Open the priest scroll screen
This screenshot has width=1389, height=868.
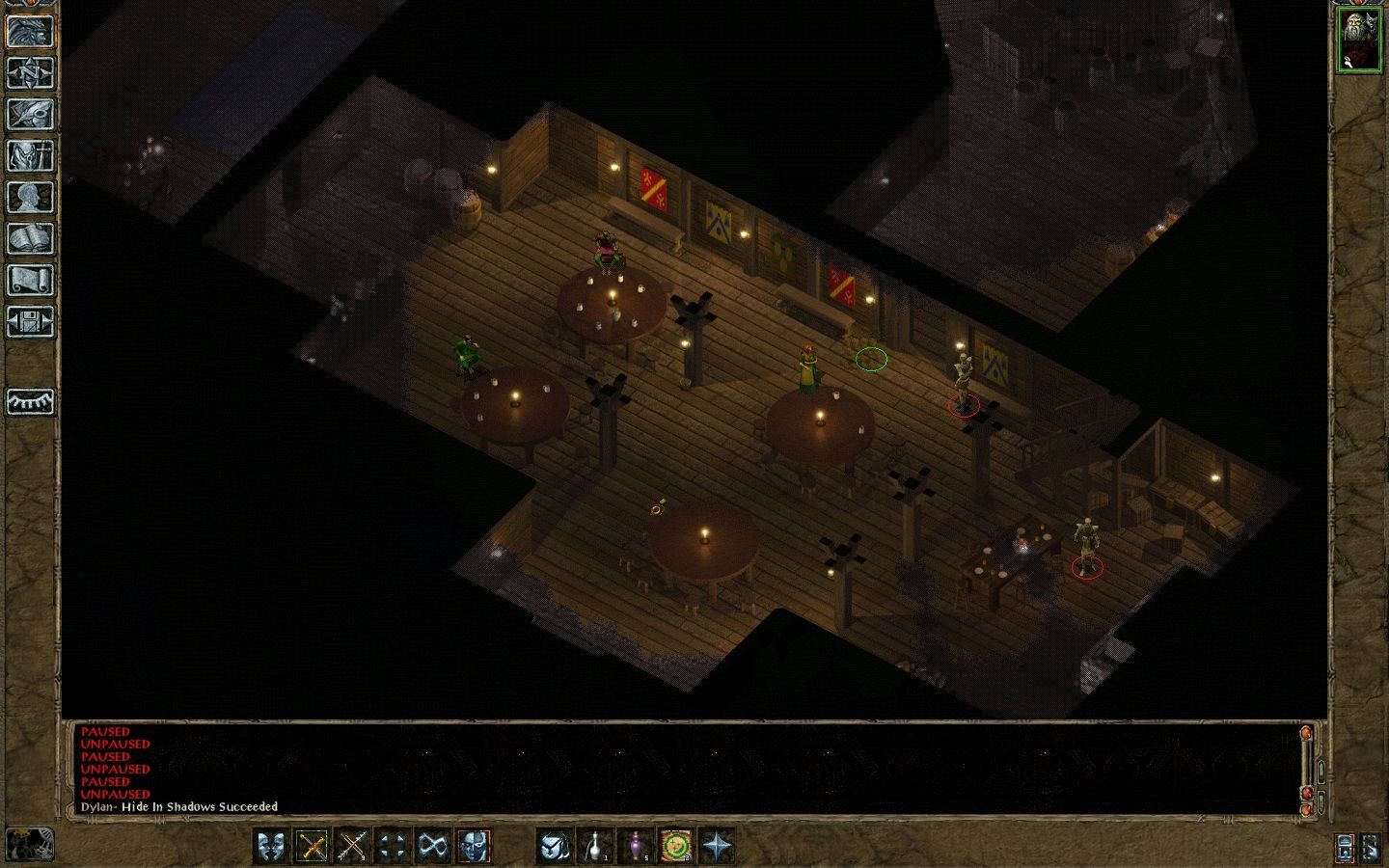pos(30,280)
